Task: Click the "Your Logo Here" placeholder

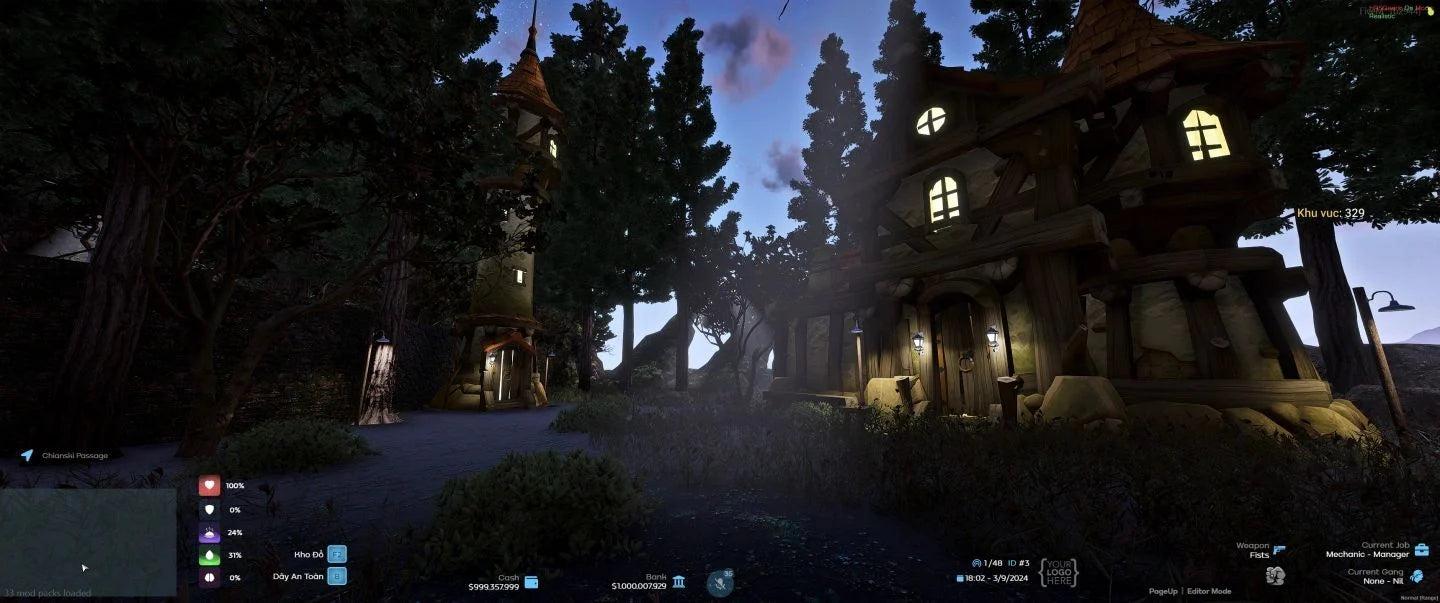Action: [1058, 573]
